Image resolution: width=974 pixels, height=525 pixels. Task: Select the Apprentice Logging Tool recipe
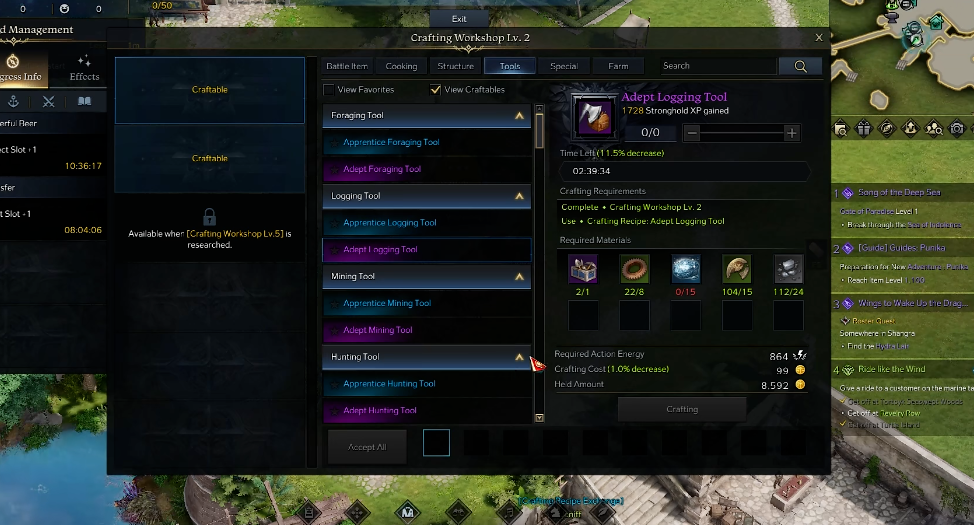point(390,223)
